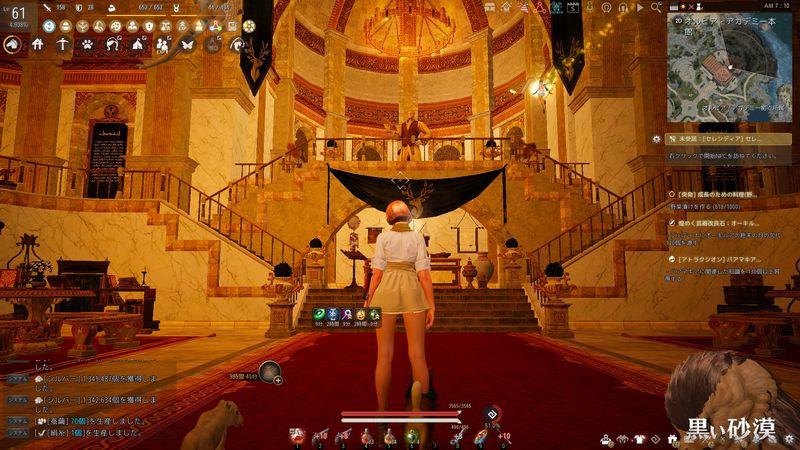Select the butterfly fairy icon

coord(187,44)
